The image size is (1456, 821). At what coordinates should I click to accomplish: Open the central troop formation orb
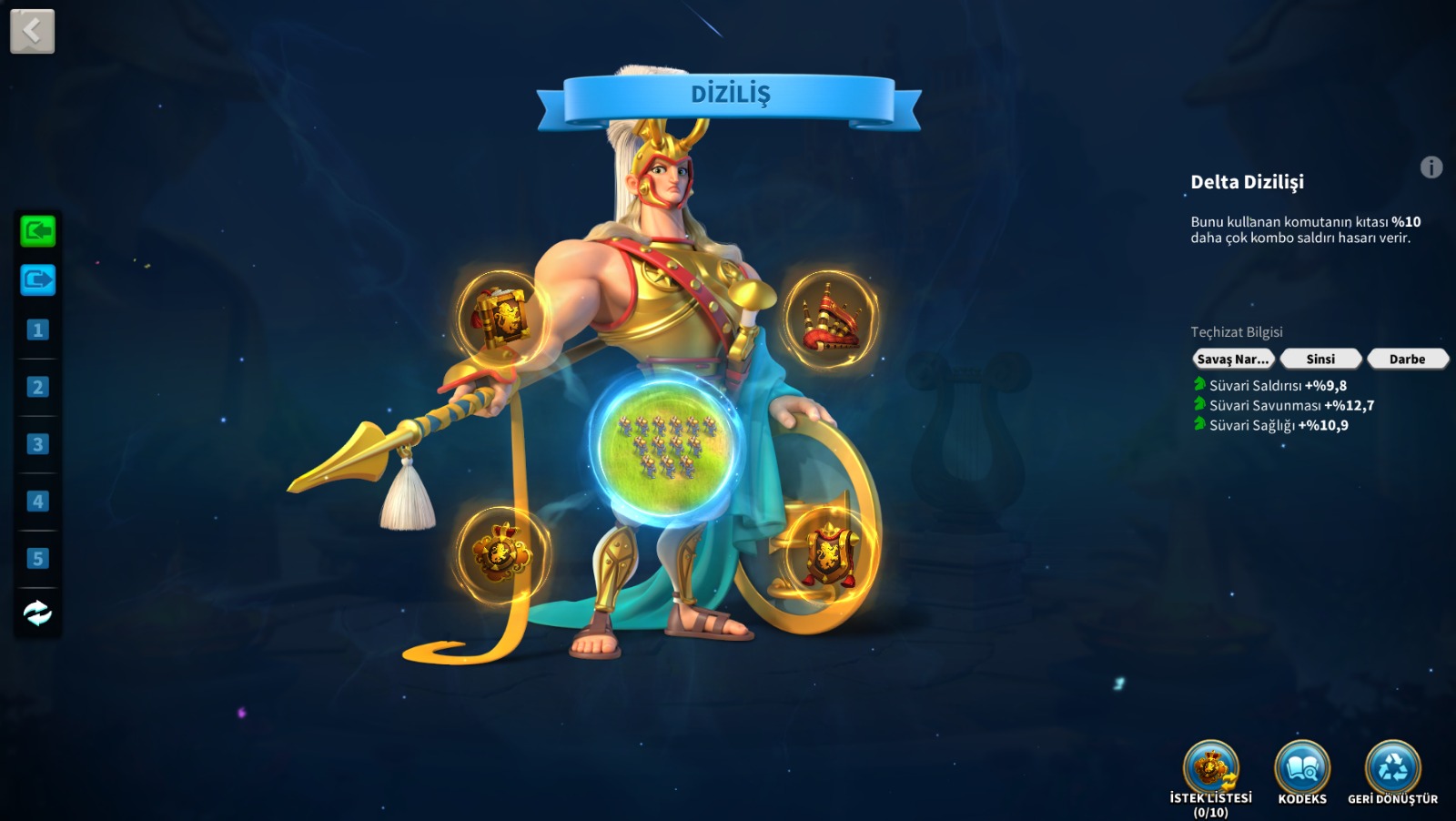pyautogui.click(x=665, y=443)
